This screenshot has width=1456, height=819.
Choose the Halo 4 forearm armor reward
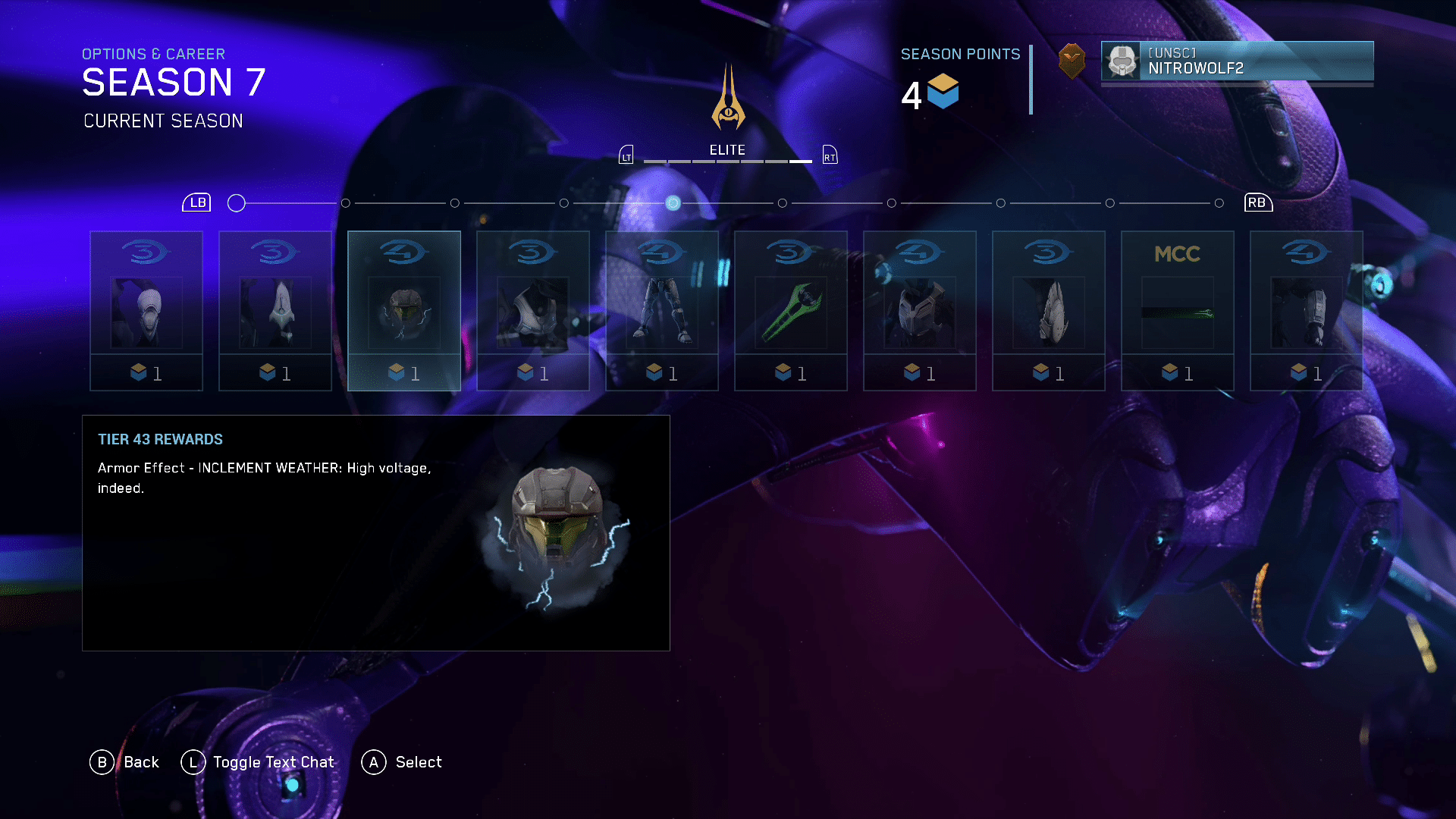coord(1307,310)
